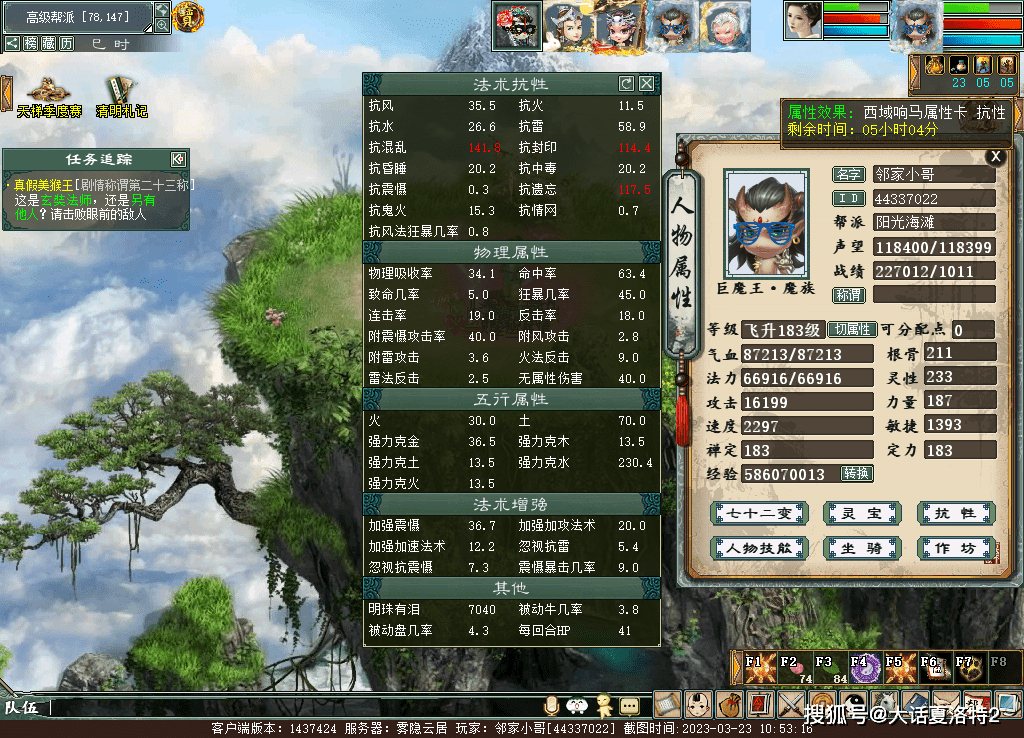Image resolution: width=1024 pixels, height=738 pixels.
Task: Open the 七十二变 transformations panel
Action: tap(759, 513)
